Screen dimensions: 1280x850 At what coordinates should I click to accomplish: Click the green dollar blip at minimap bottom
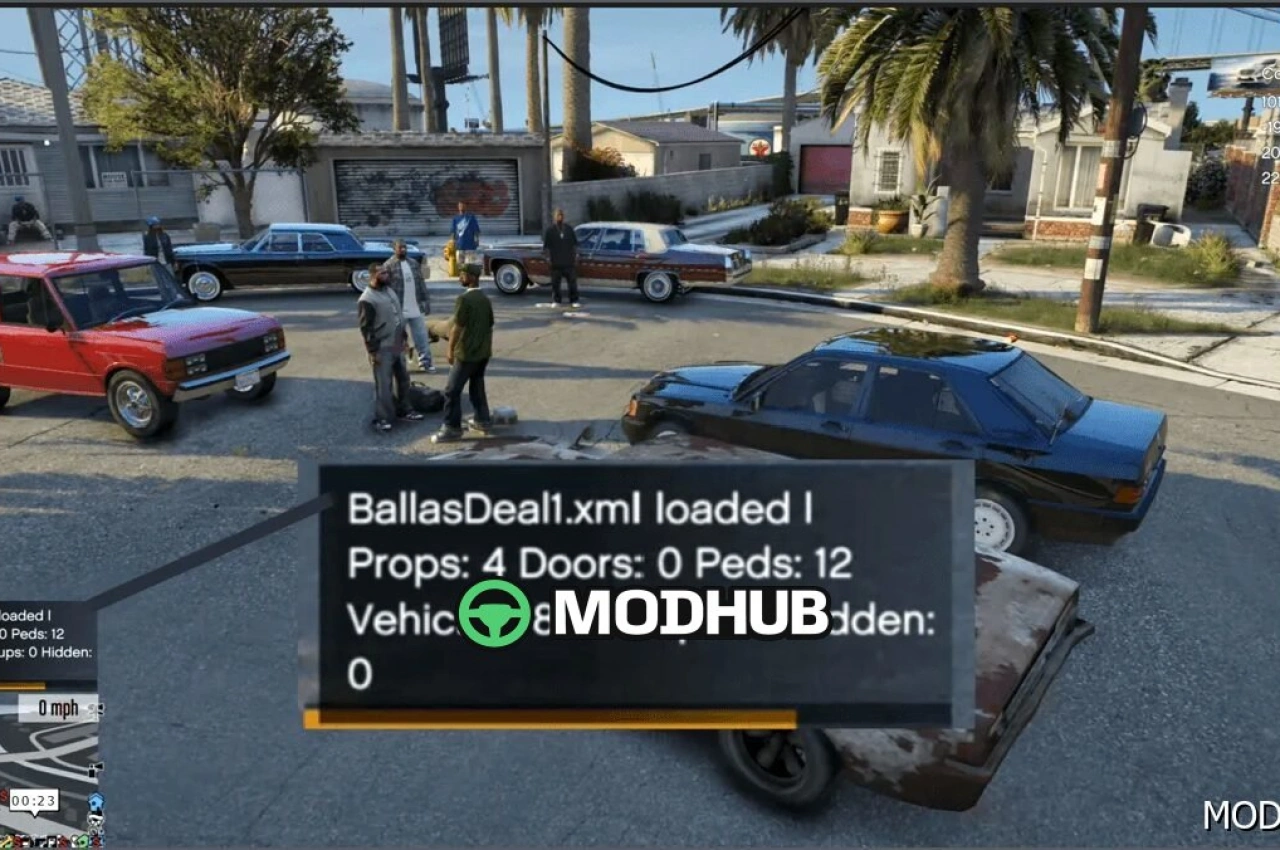(x=82, y=841)
